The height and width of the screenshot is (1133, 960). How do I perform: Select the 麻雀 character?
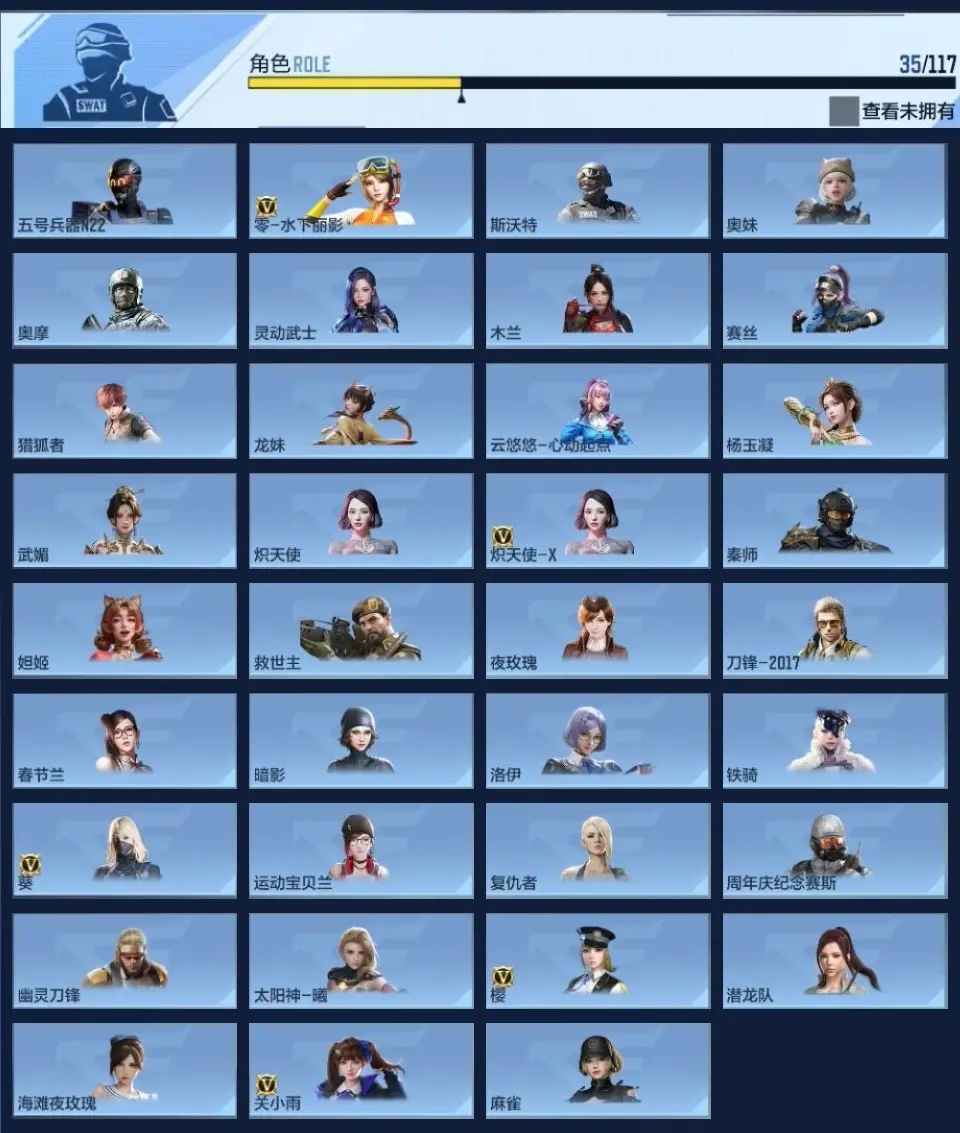coord(598,1071)
